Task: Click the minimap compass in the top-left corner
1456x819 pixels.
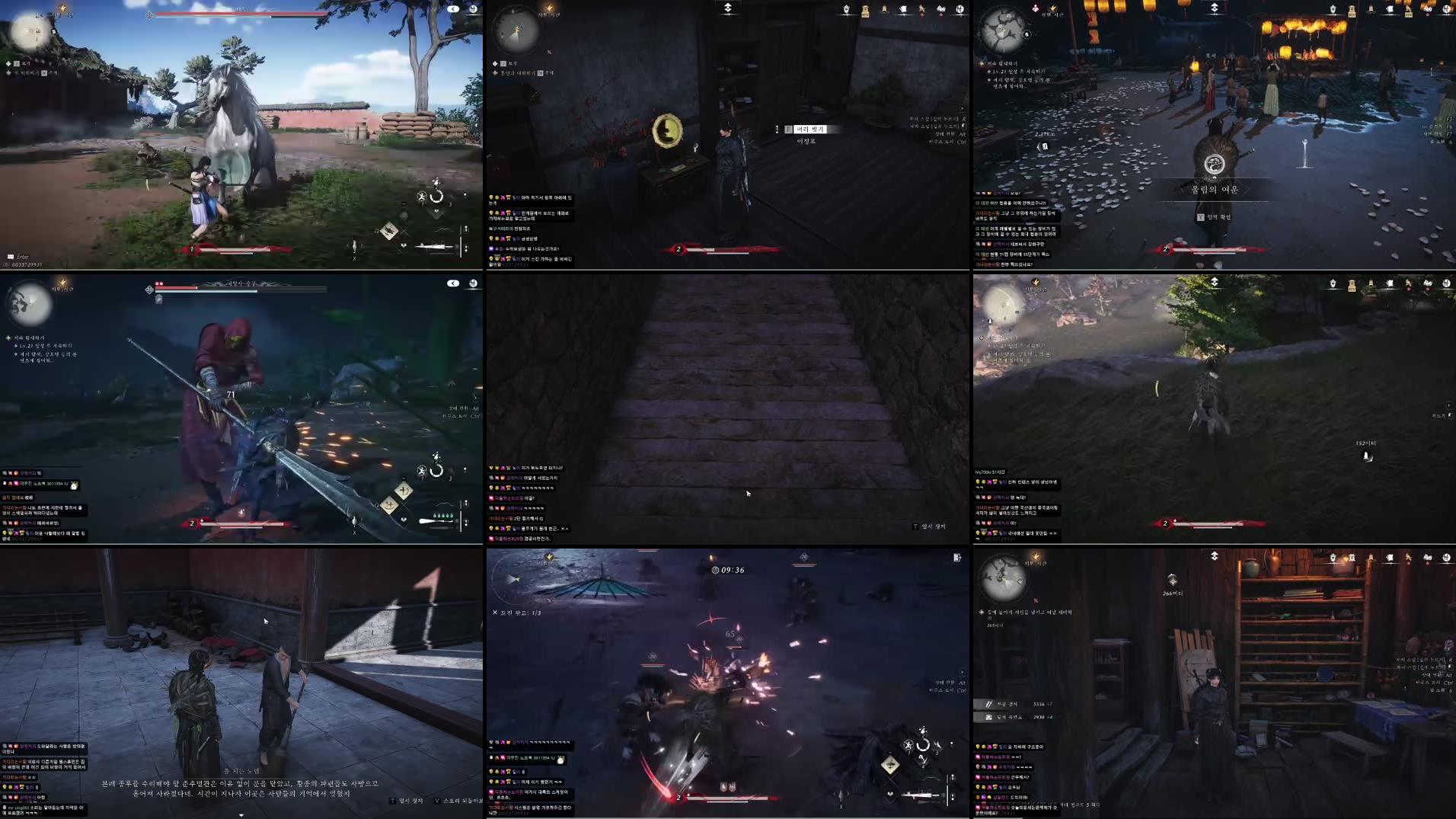Action: 32,32
